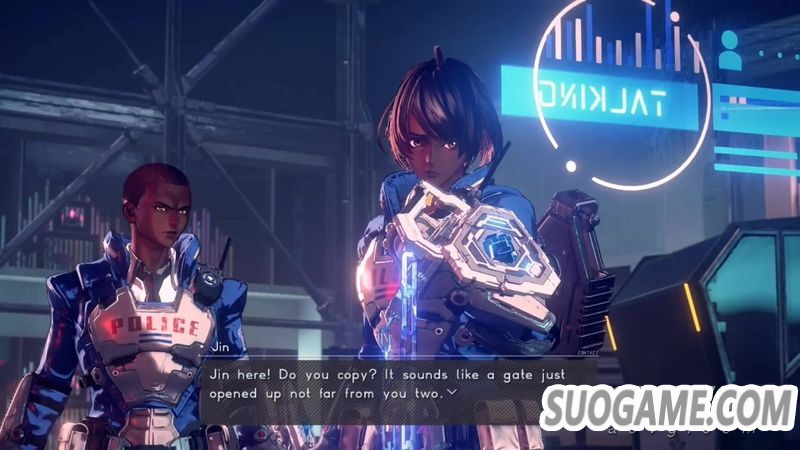Click the dialogue continue arrow after Jin's line
This screenshot has height=450, width=800.
tap(453, 393)
